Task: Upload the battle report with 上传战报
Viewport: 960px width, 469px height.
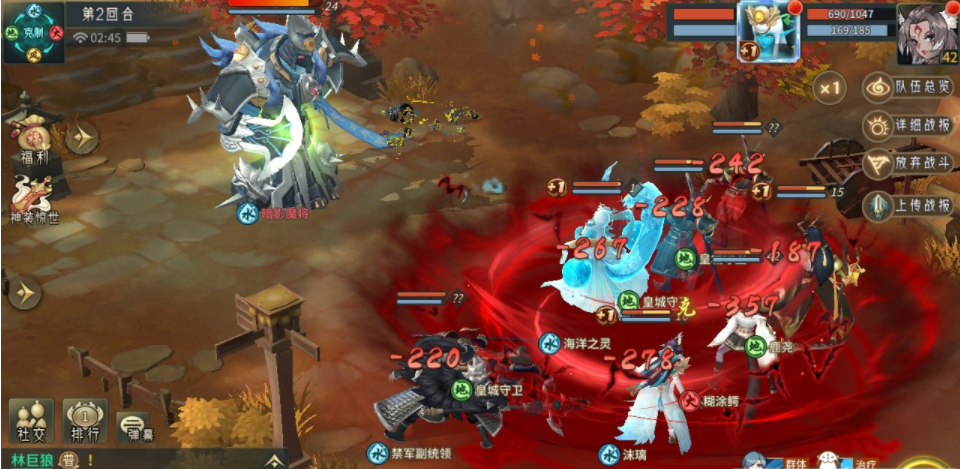Action: [908, 206]
